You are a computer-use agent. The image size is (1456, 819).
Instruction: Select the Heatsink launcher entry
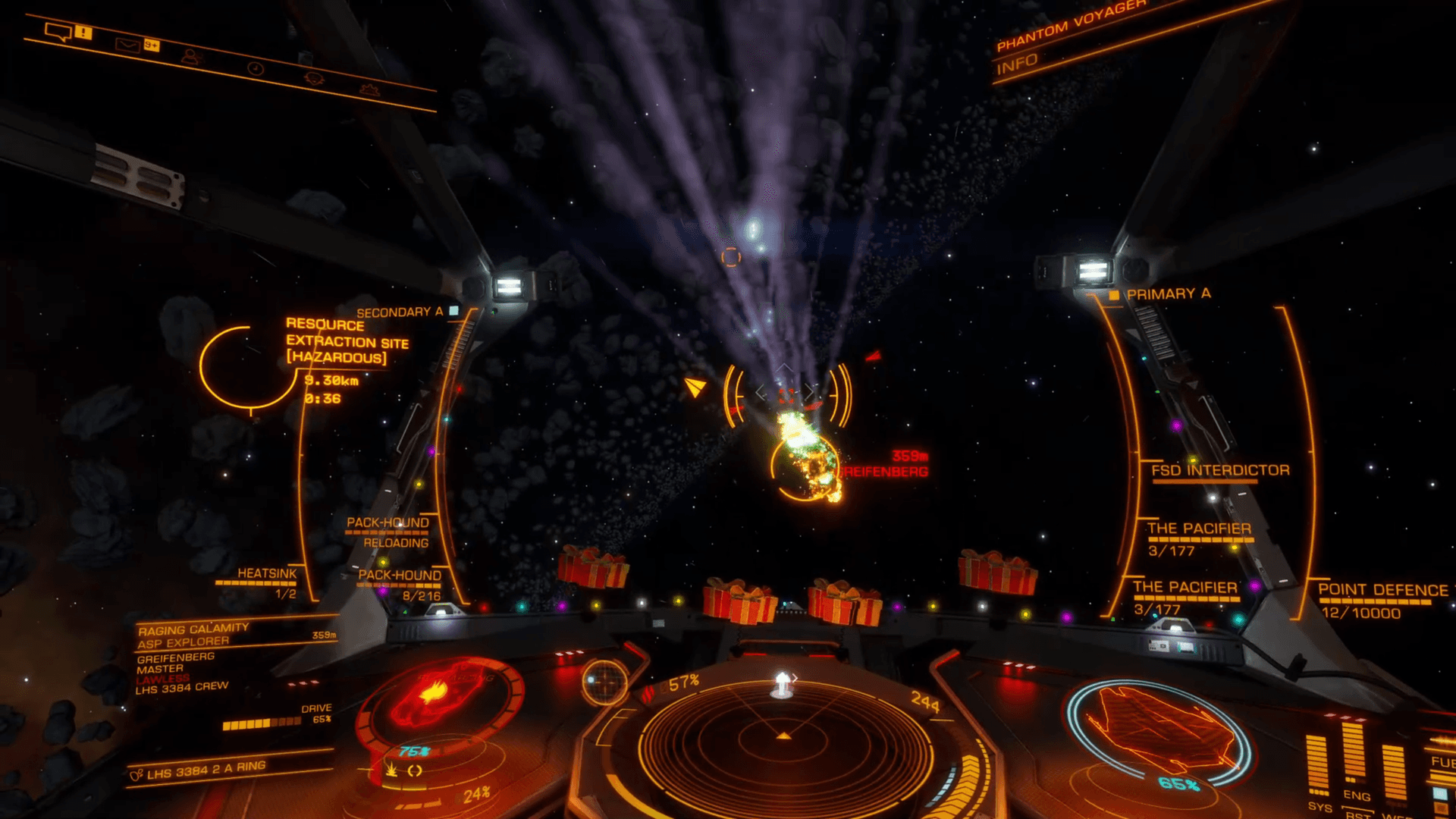(x=266, y=574)
